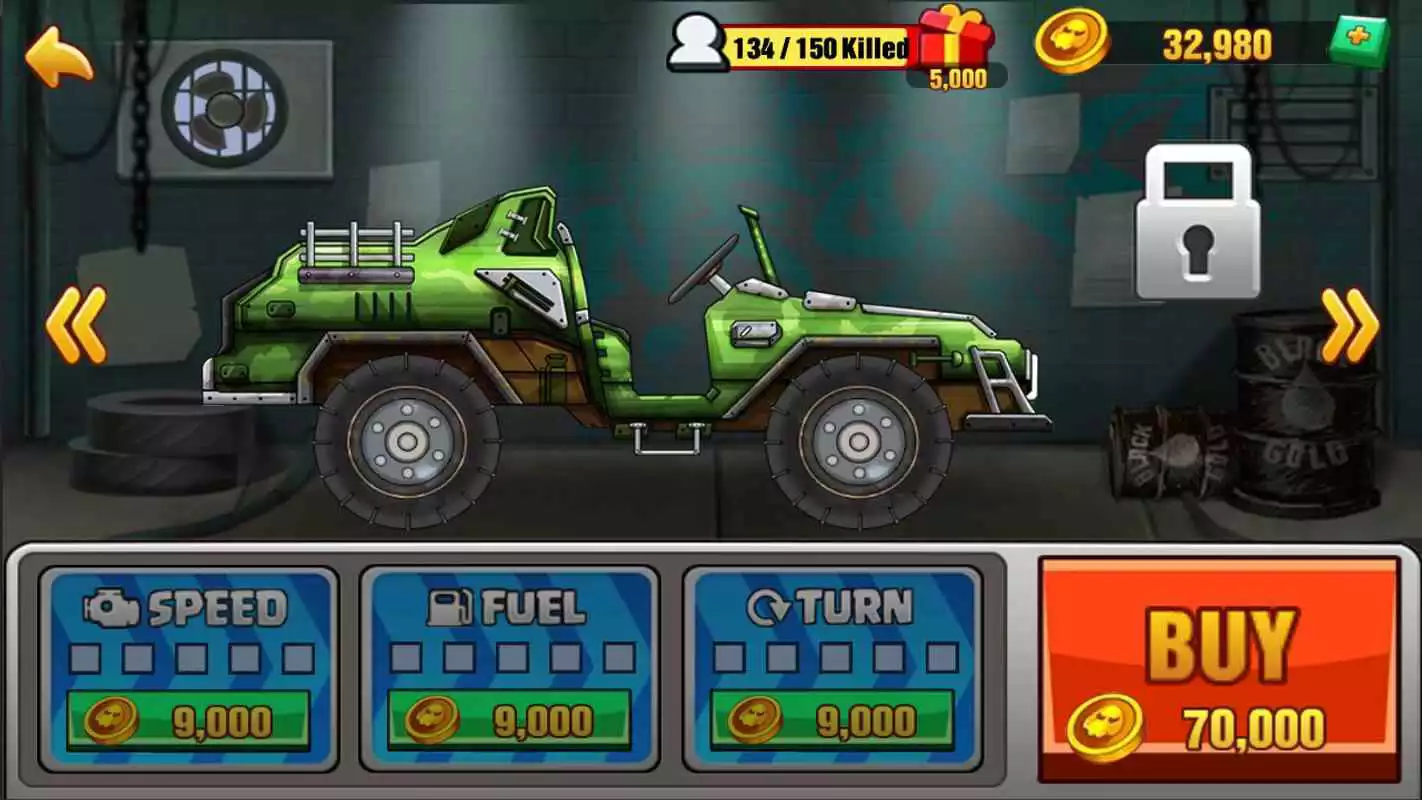
Task: Click the first upgrade pip under SPEED
Action: pos(87,657)
